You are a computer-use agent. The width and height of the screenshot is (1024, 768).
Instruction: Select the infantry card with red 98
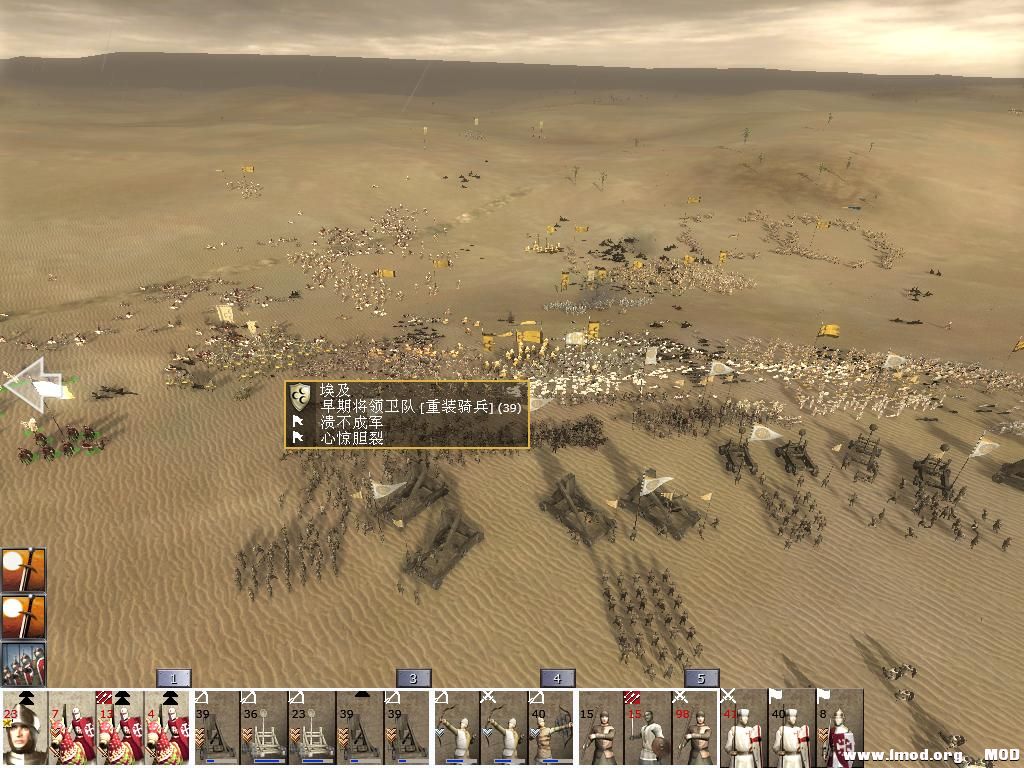coord(696,729)
